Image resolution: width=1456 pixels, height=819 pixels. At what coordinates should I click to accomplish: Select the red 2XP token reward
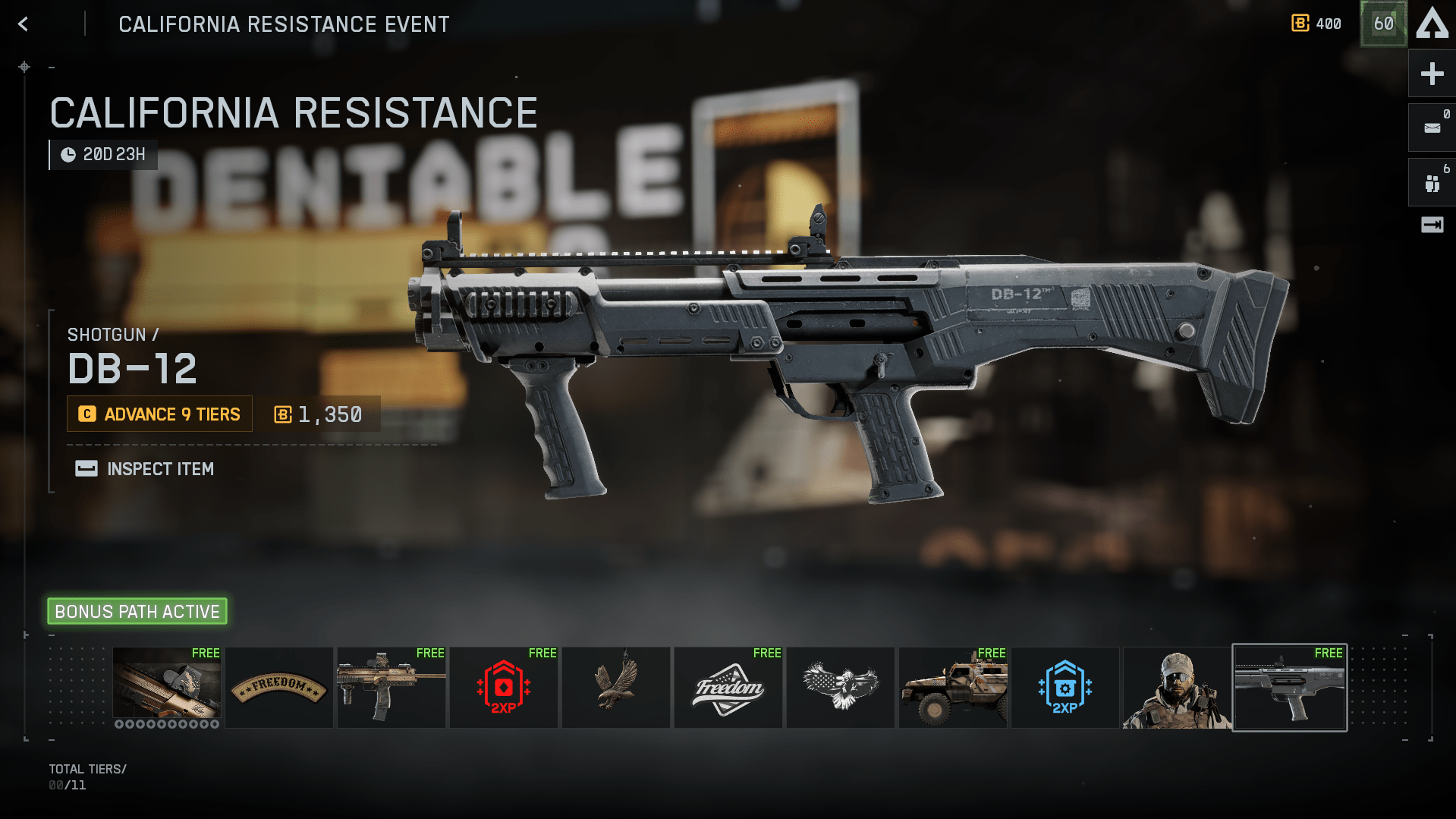click(x=503, y=688)
